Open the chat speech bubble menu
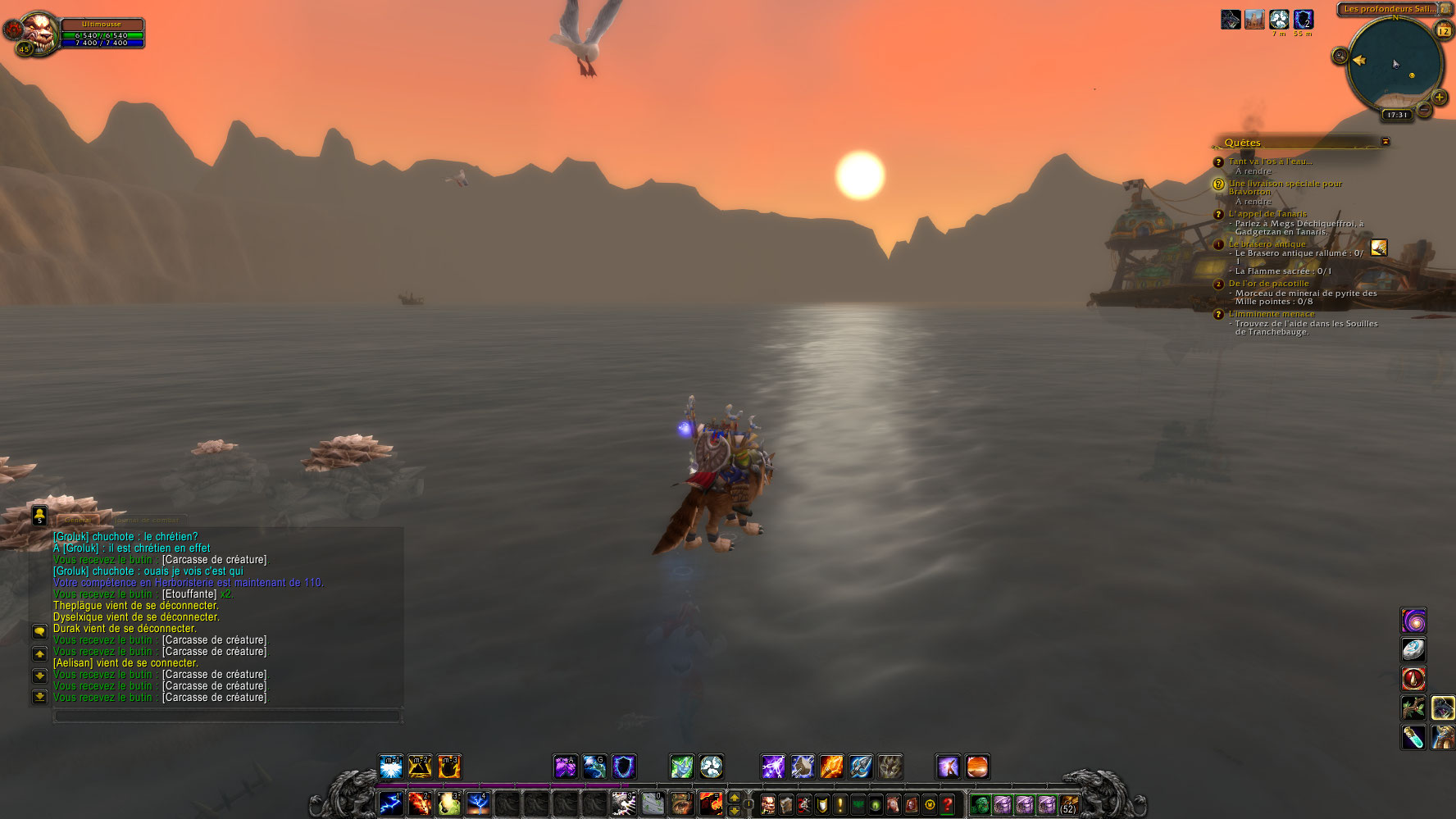Viewport: 1456px width, 819px height. click(x=39, y=631)
